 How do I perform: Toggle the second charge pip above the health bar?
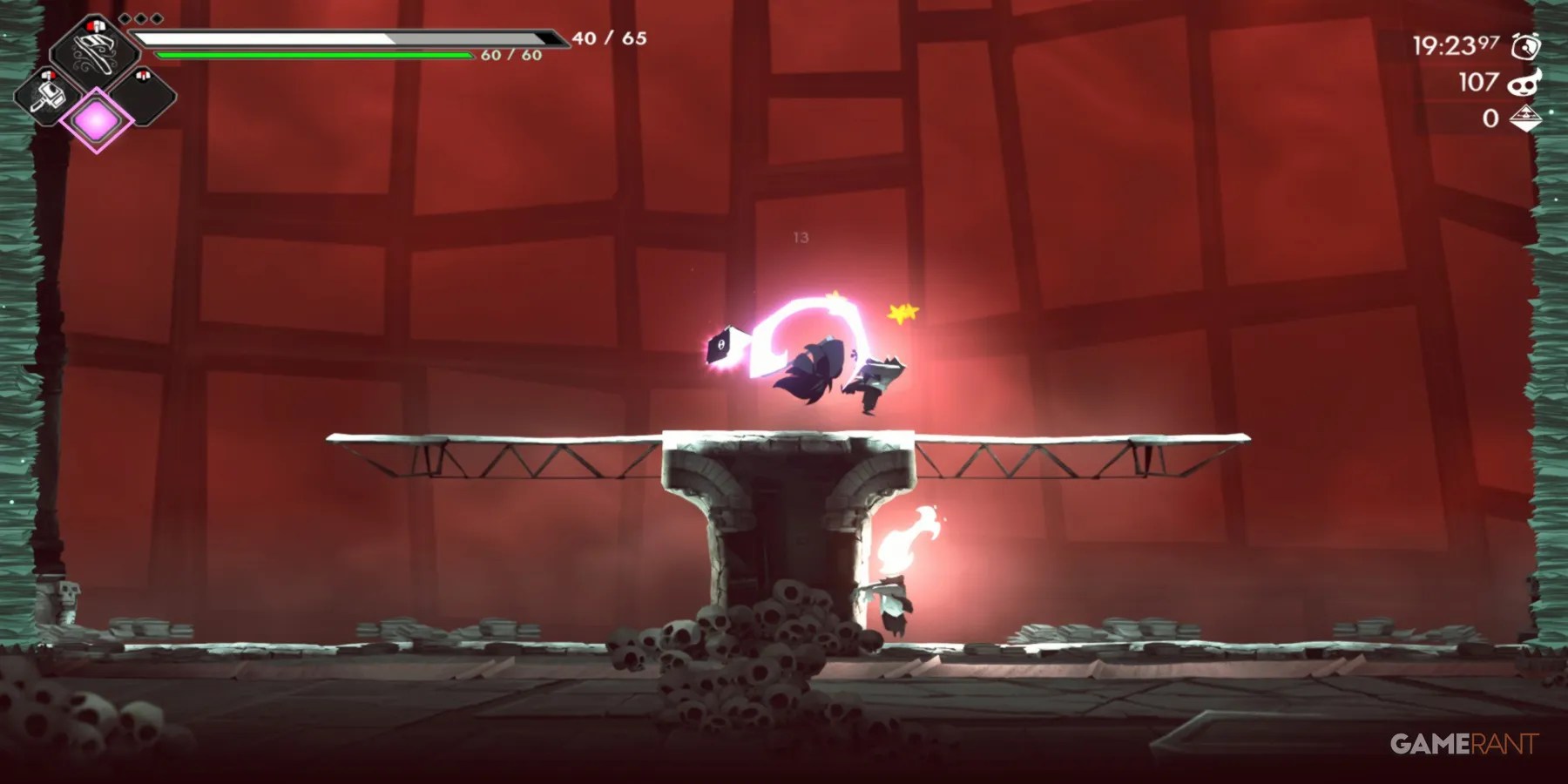click(x=140, y=18)
